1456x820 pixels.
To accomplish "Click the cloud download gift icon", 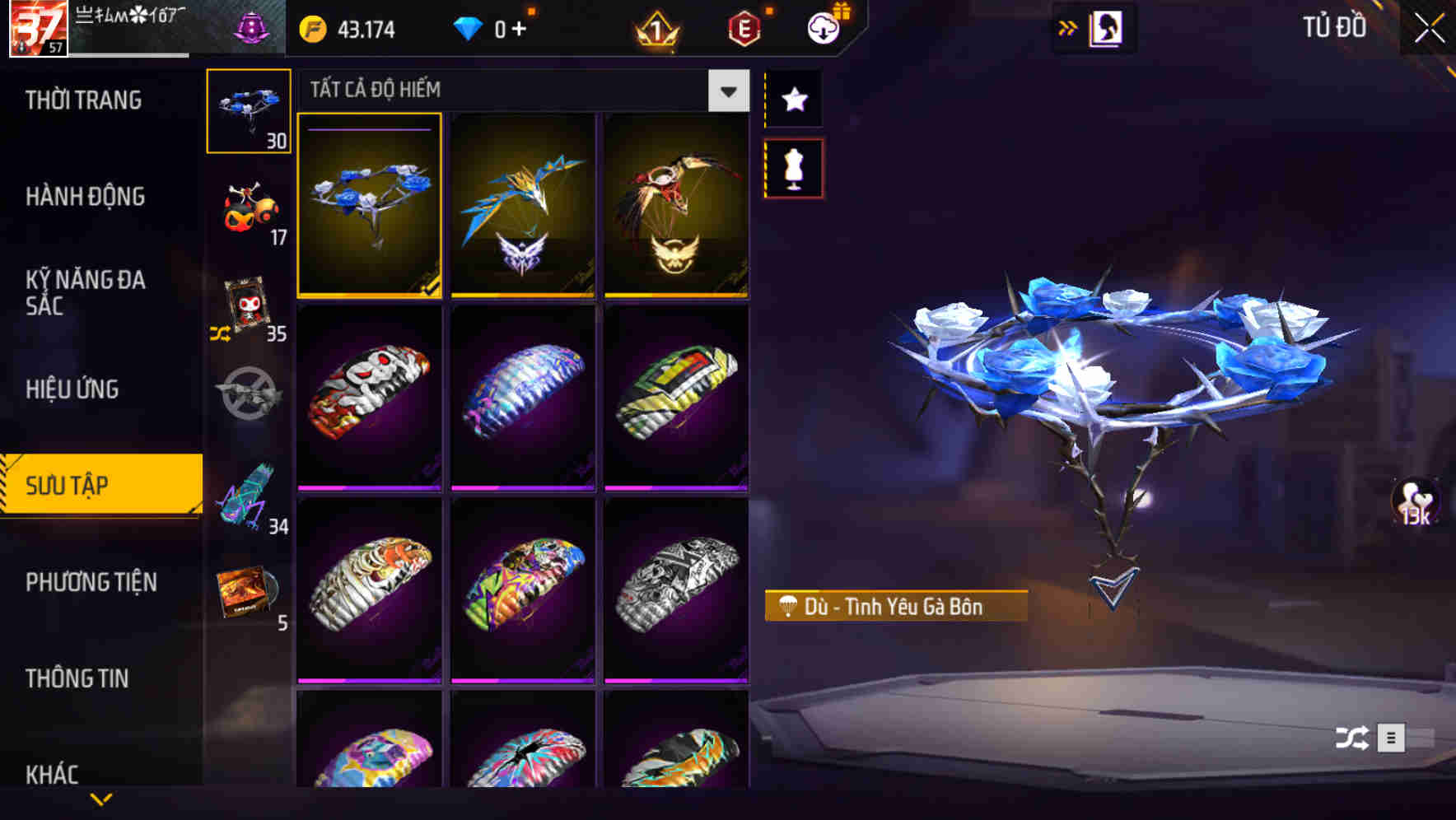I will pyautogui.click(x=823, y=27).
